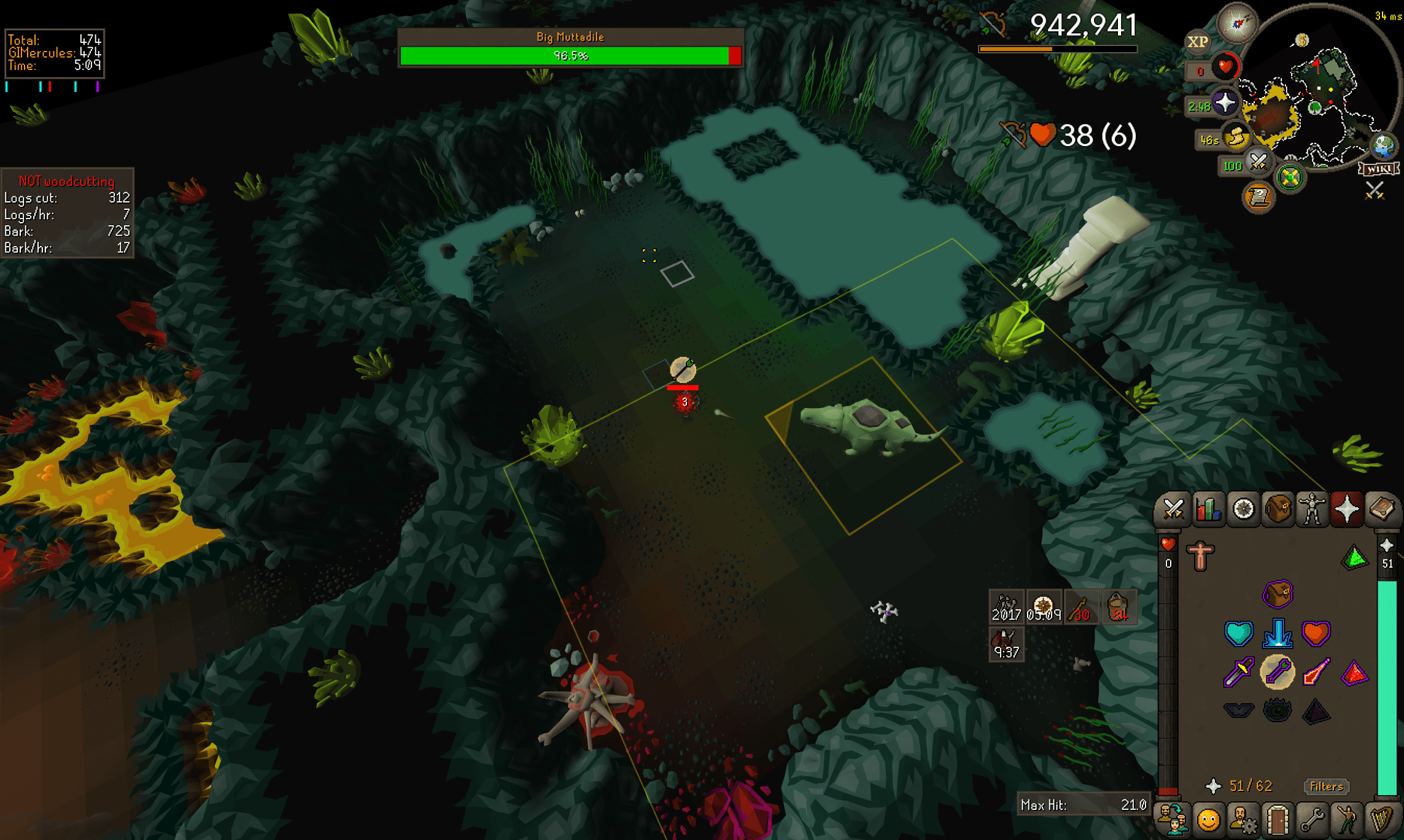
Task: Toggle the orange heart Rapid Heal prayer
Action: [x=1316, y=633]
